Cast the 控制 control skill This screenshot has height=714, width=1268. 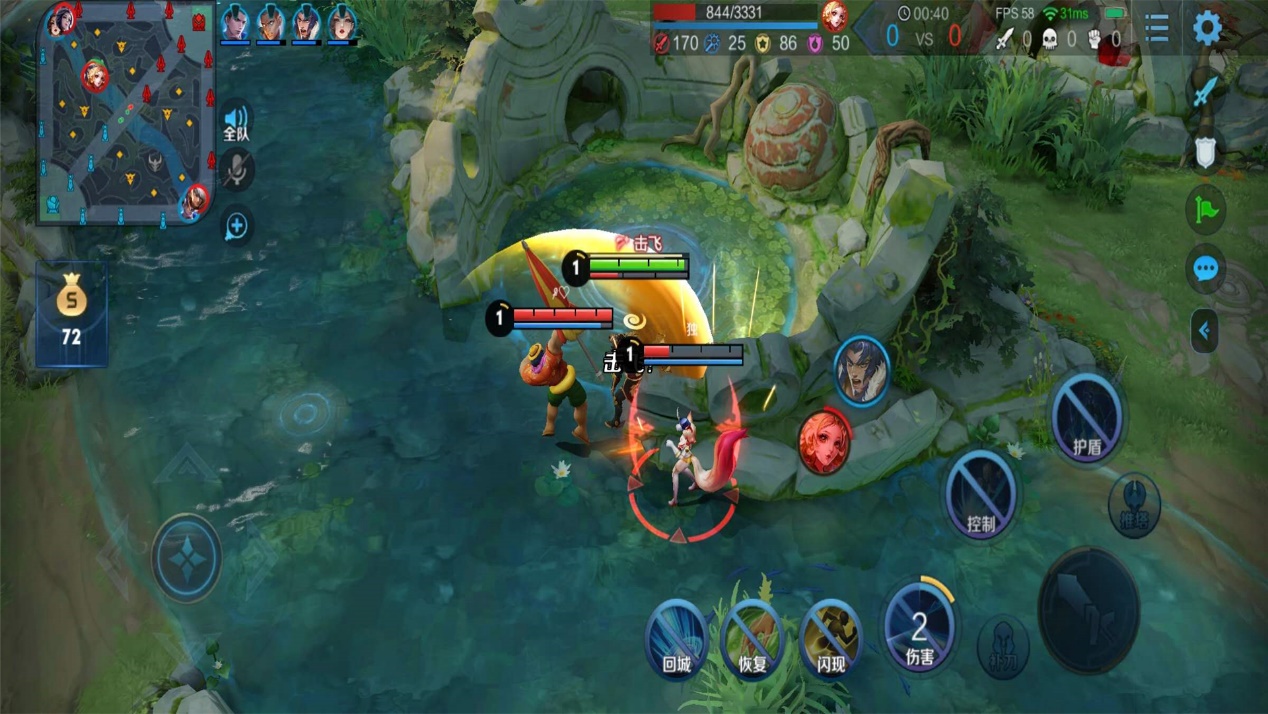[x=981, y=494]
